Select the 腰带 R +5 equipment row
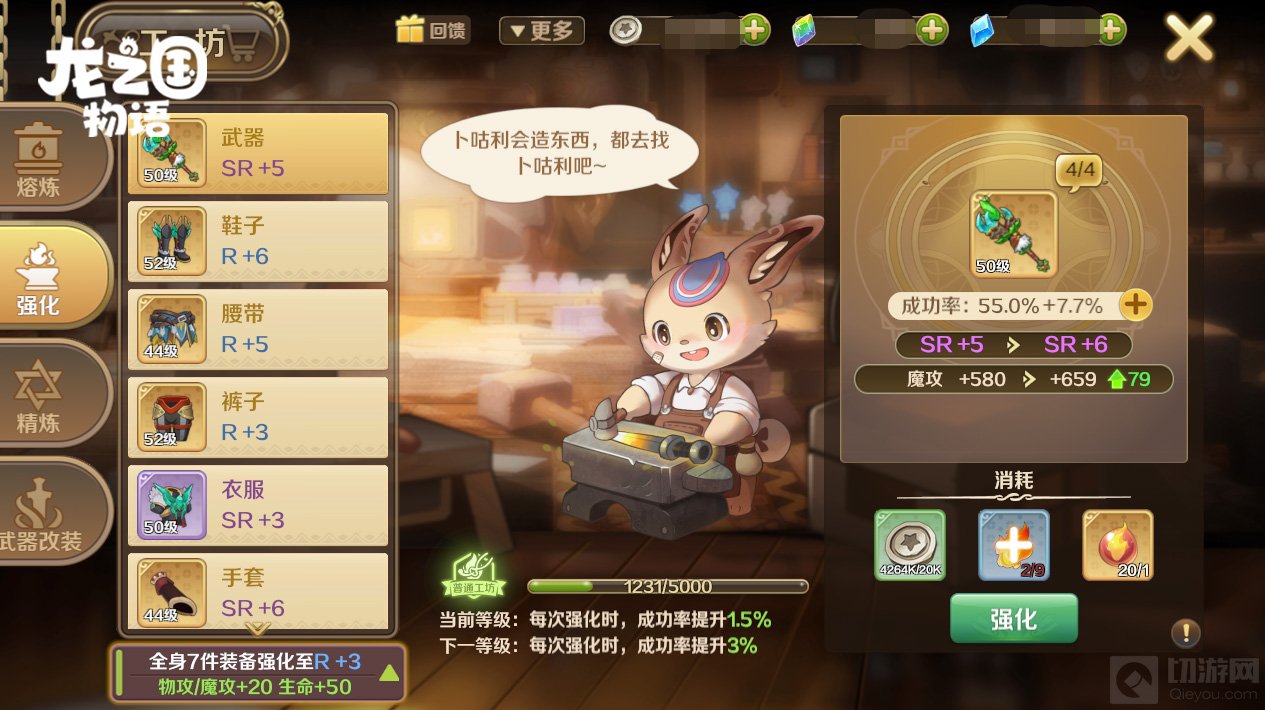 tap(258, 329)
